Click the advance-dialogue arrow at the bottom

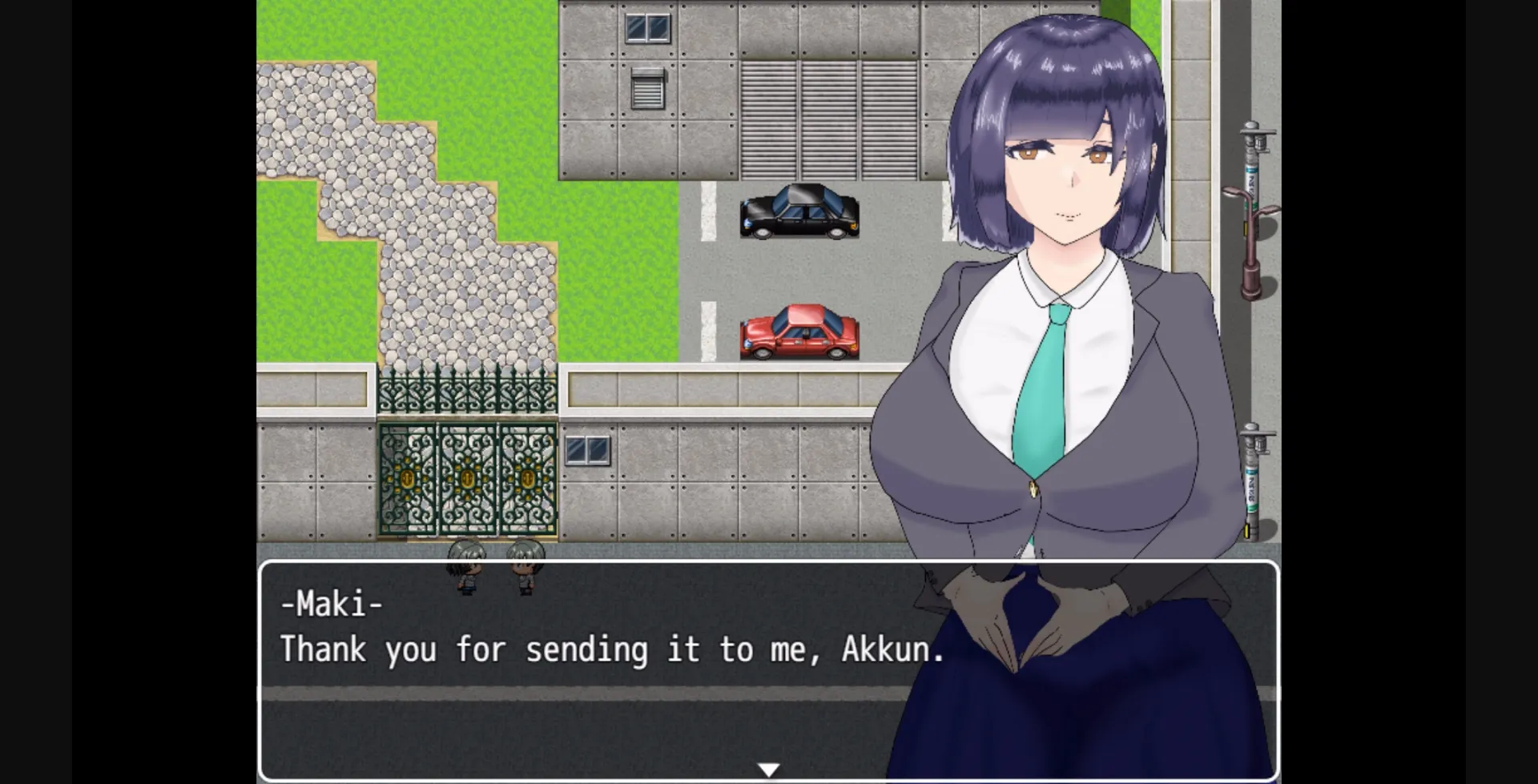(x=769, y=767)
